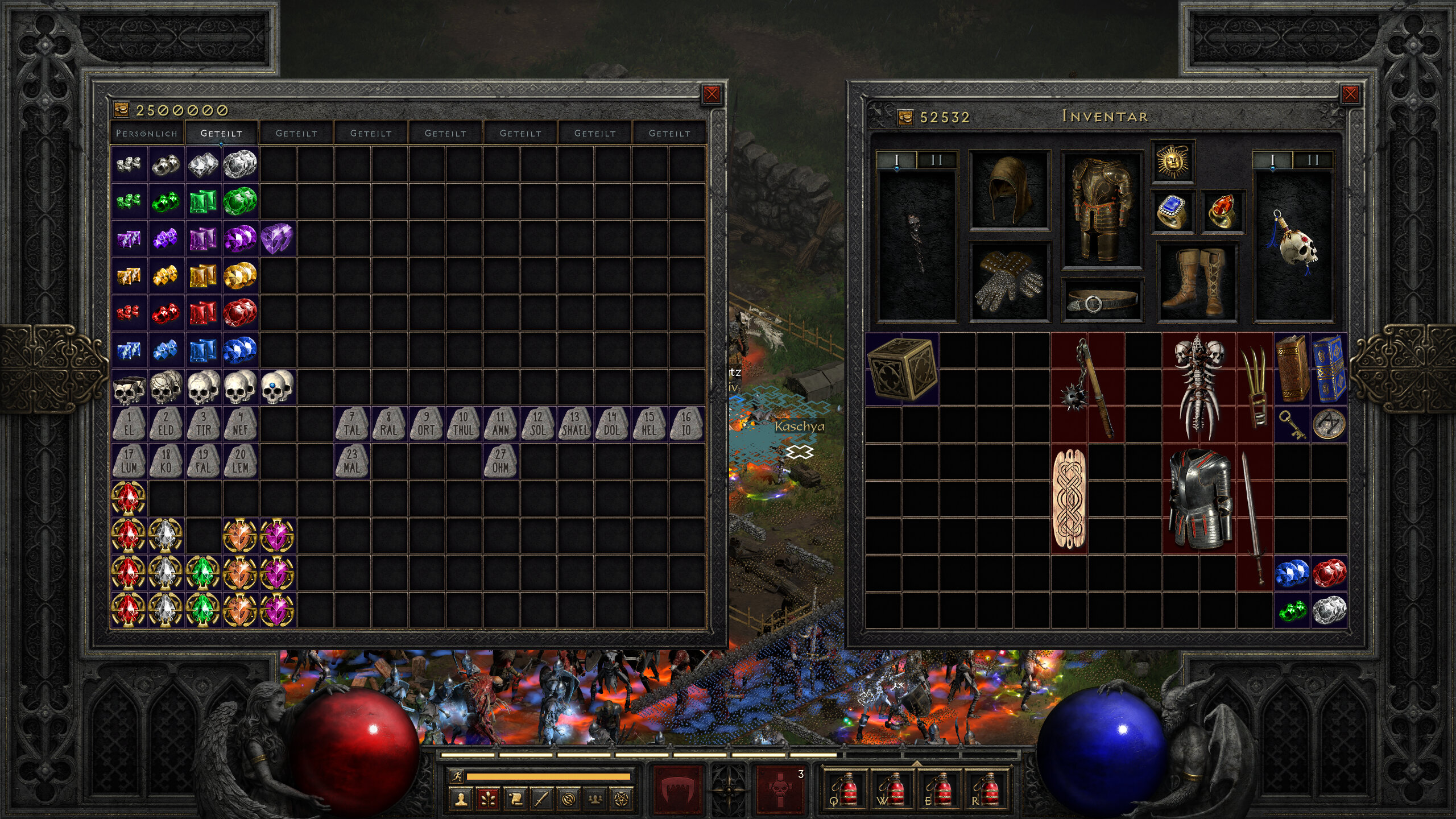Click the equipped belt slot

1102,301
